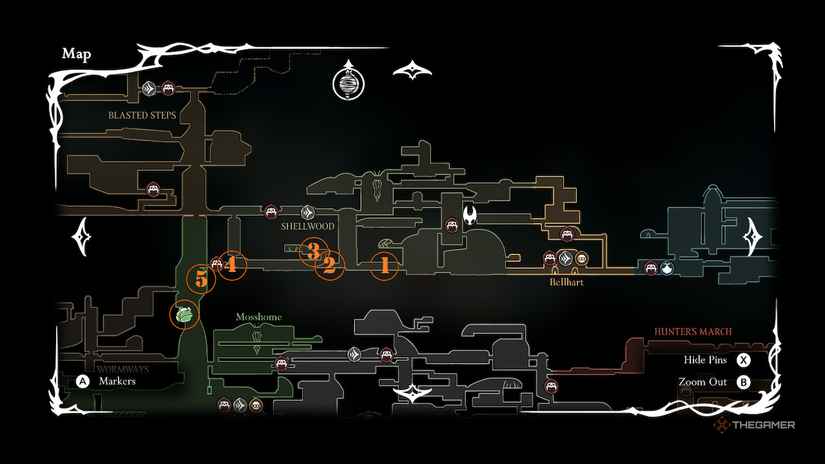
Task: Pick the orange marker numbered 5
Action: click(x=201, y=280)
